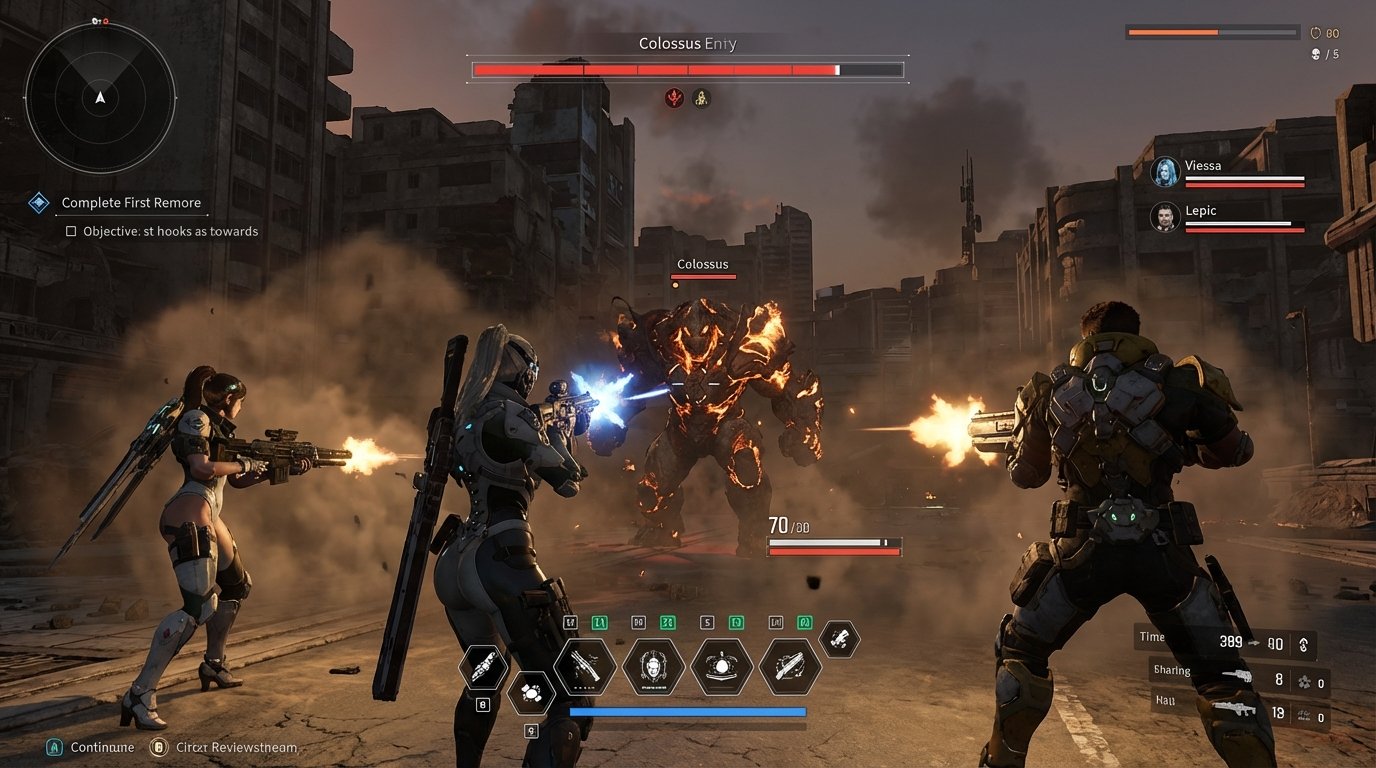Expand the Complete First Remore quest tracker
The height and width of the screenshot is (768, 1376).
(x=131, y=202)
